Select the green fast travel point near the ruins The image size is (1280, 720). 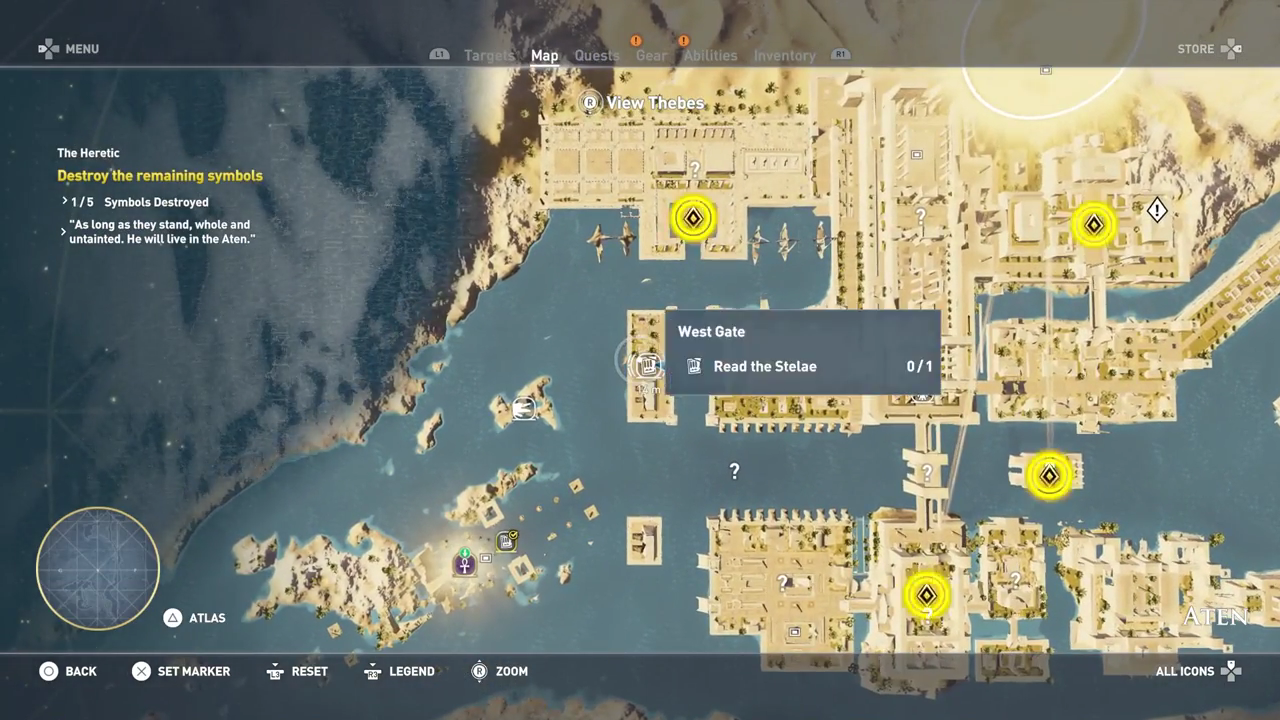coord(465,553)
